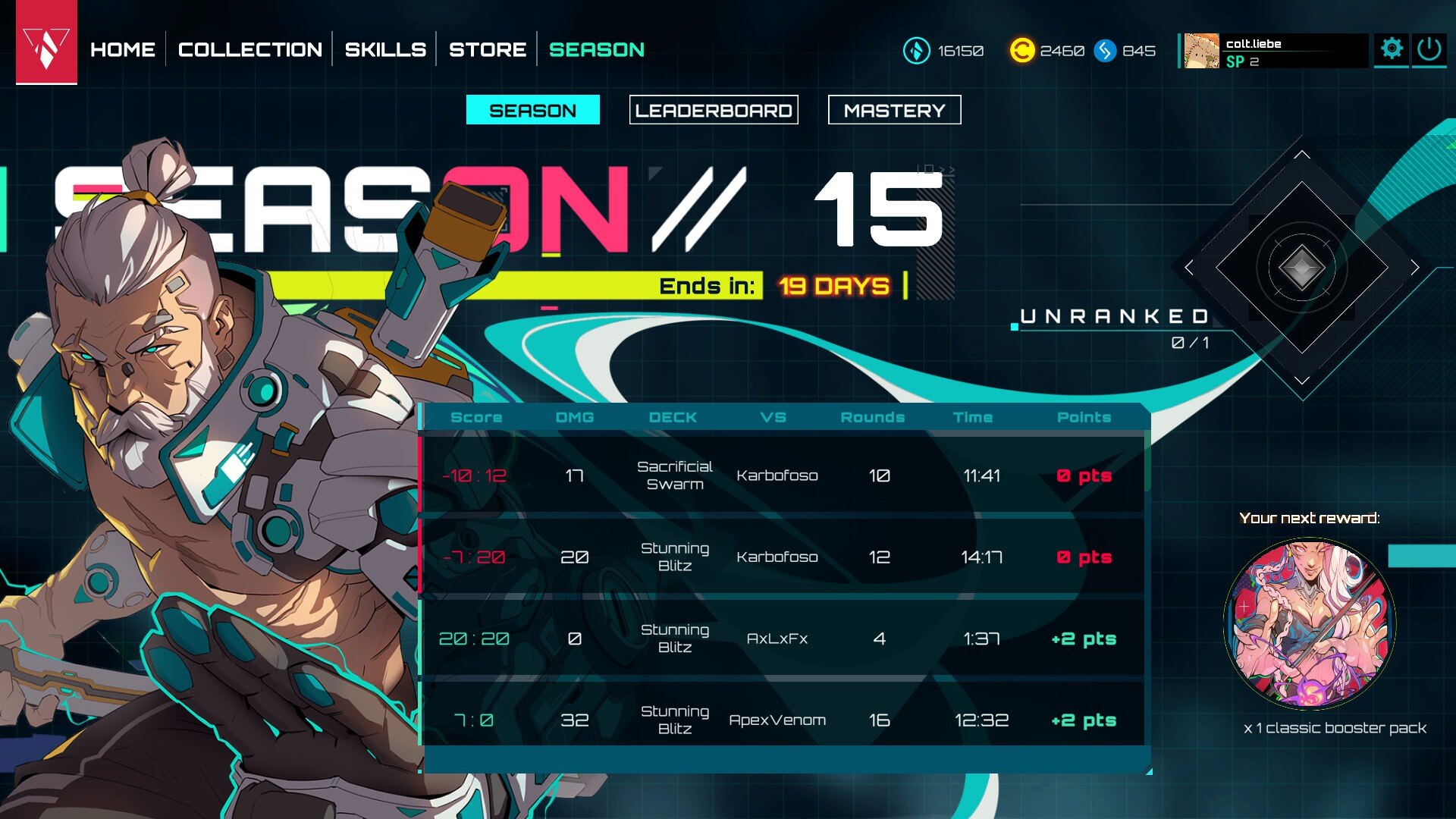The image size is (1456, 819).
Task: Click the yellow gold coin currency icon
Action: pyautogui.click(x=1021, y=51)
